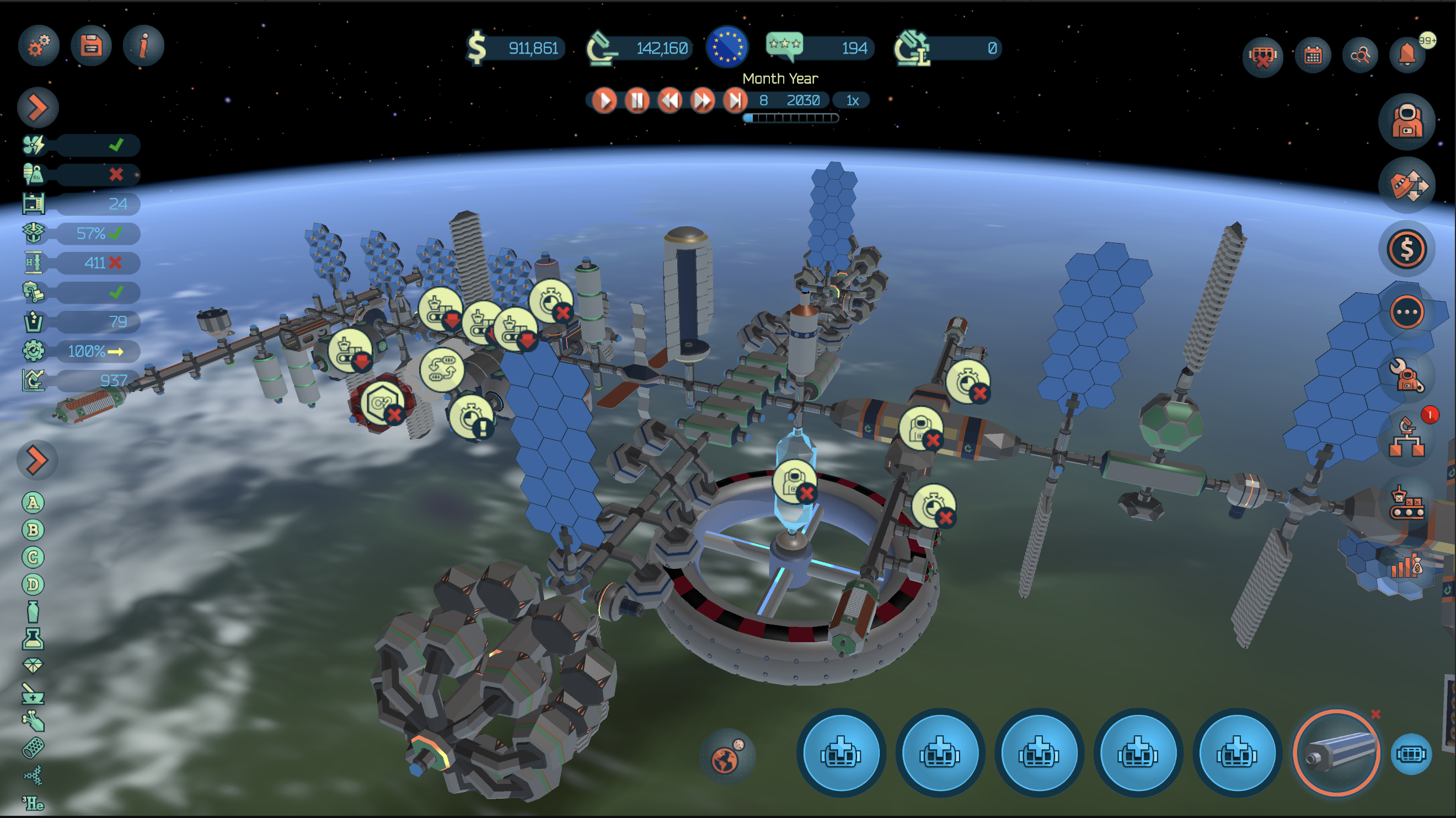Speed up time with fast-forward button

(703, 101)
